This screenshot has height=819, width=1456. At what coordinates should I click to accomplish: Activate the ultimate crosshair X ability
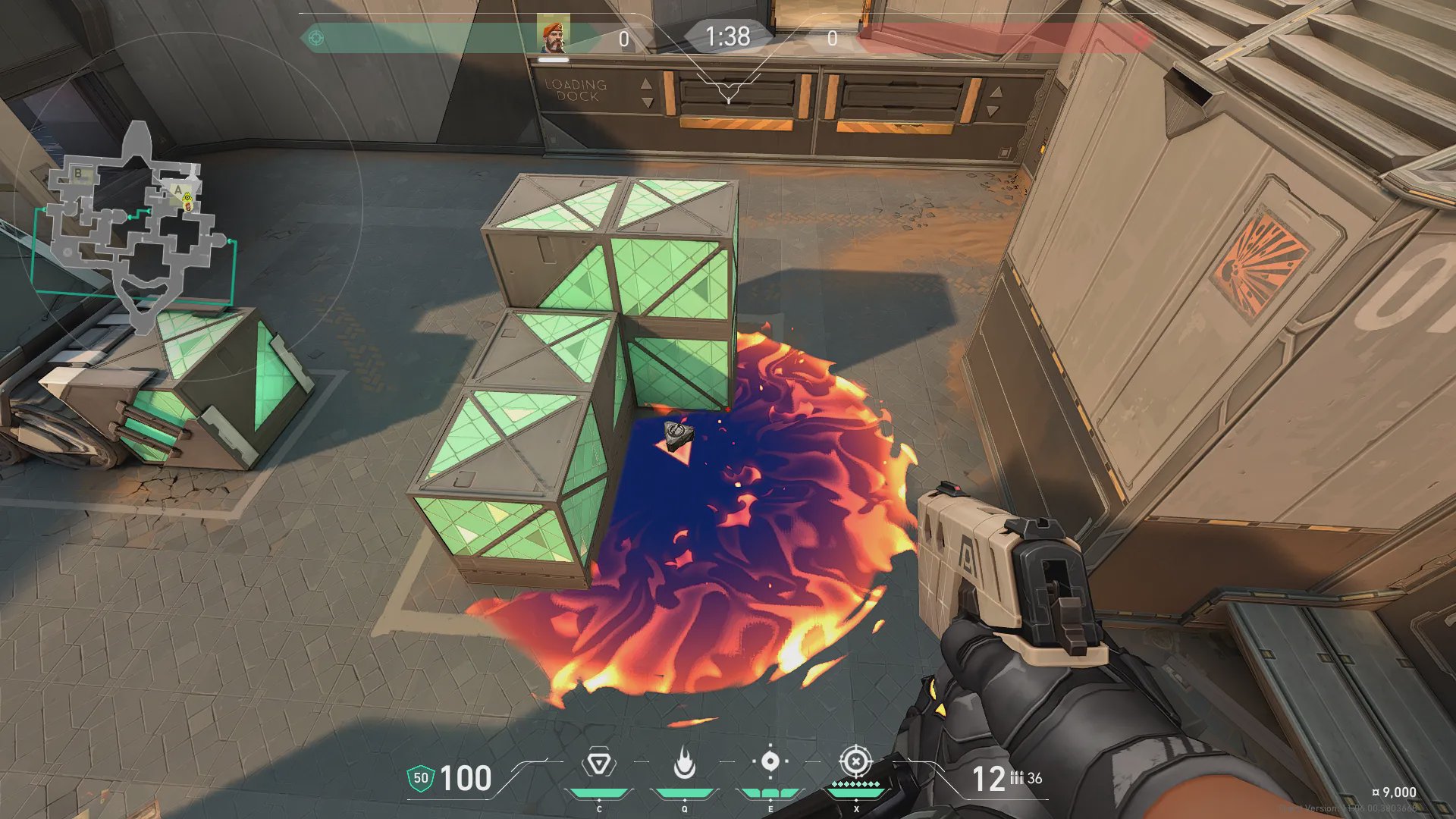tap(855, 761)
